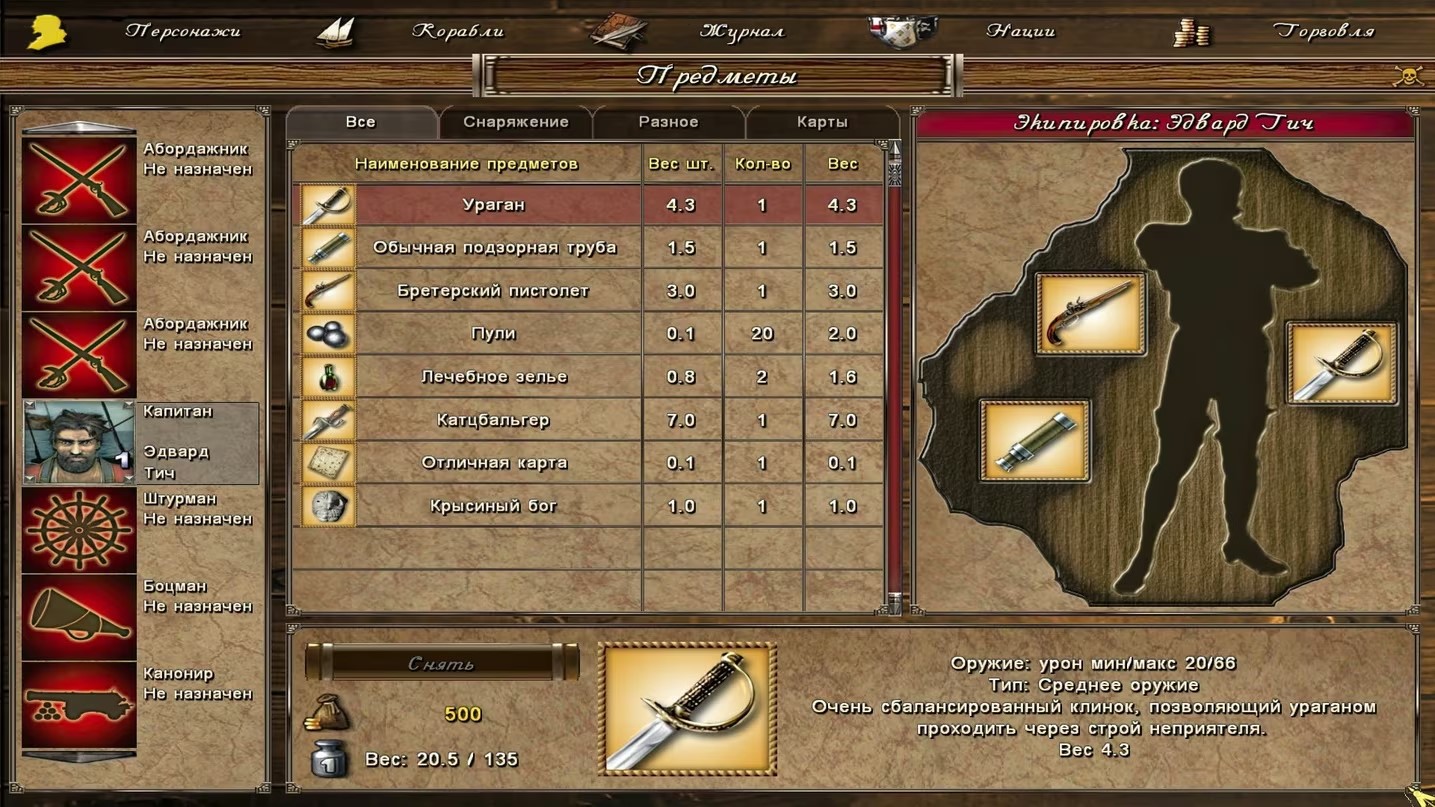Open the Корабли menu
Image resolution: width=1435 pixels, height=807 pixels.
point(457,31)
